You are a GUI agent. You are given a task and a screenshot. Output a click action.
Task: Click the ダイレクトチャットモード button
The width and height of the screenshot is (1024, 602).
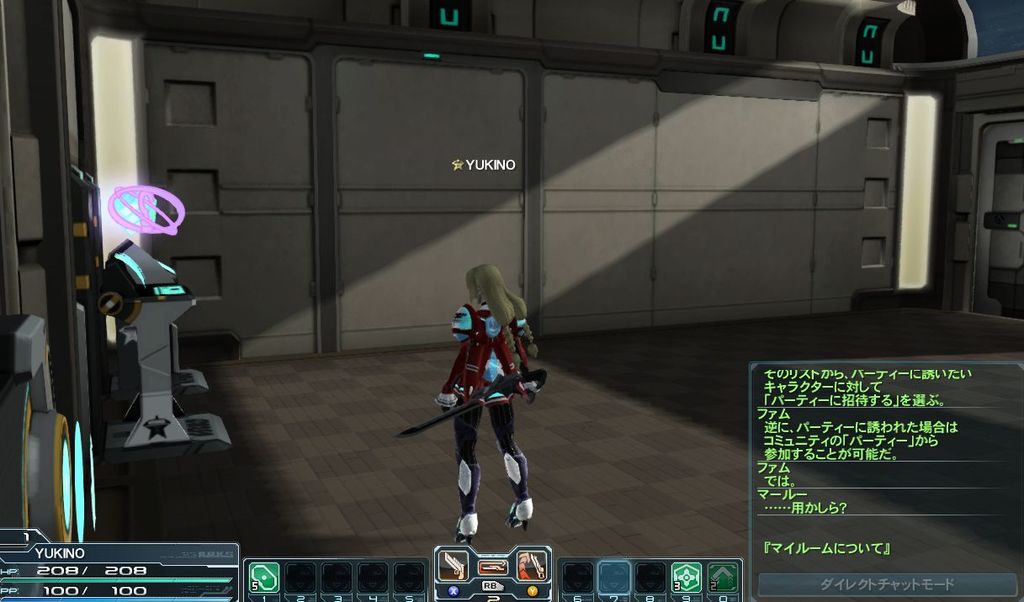pos(887,584)
